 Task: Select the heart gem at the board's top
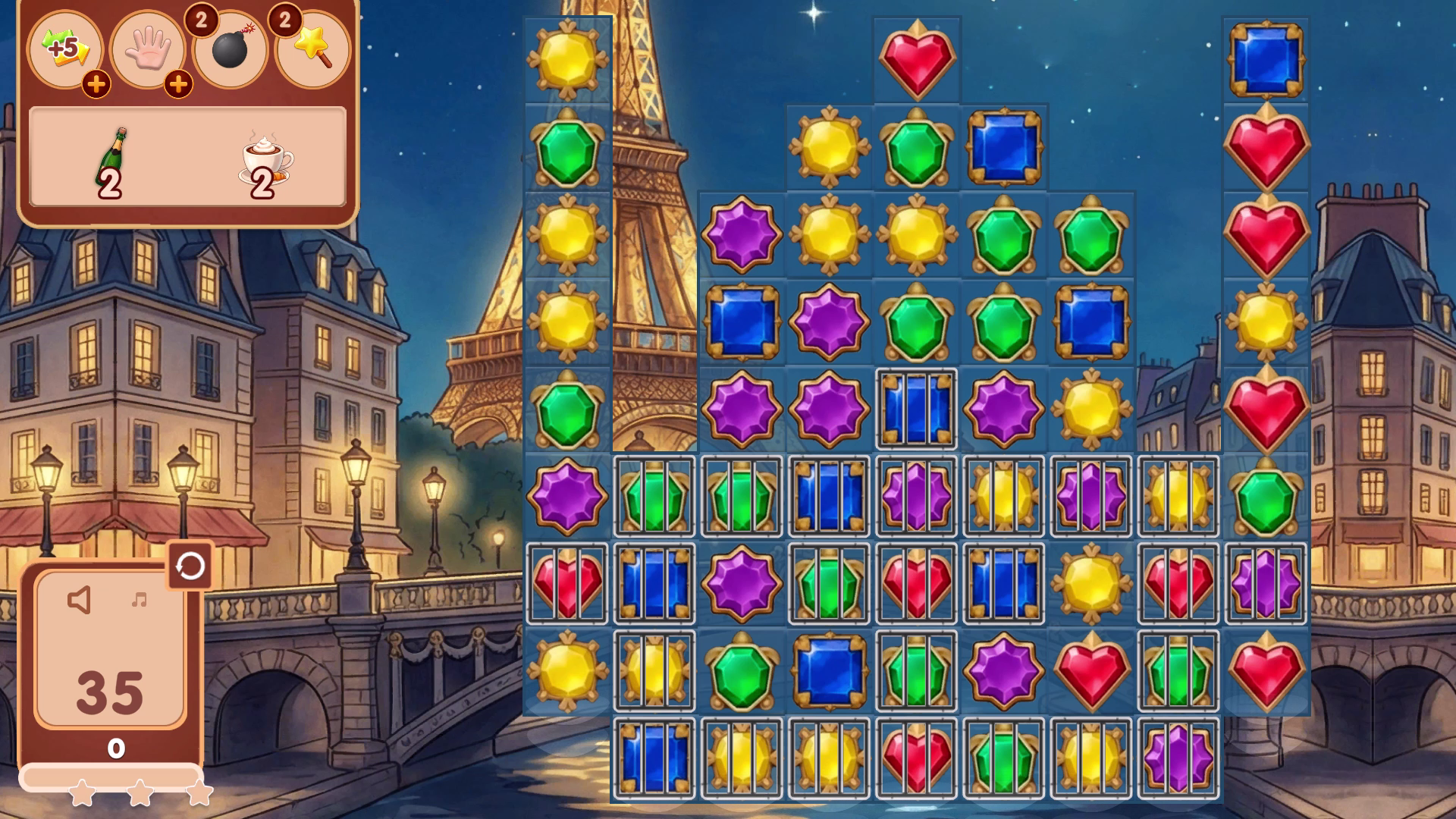(916, 61)
